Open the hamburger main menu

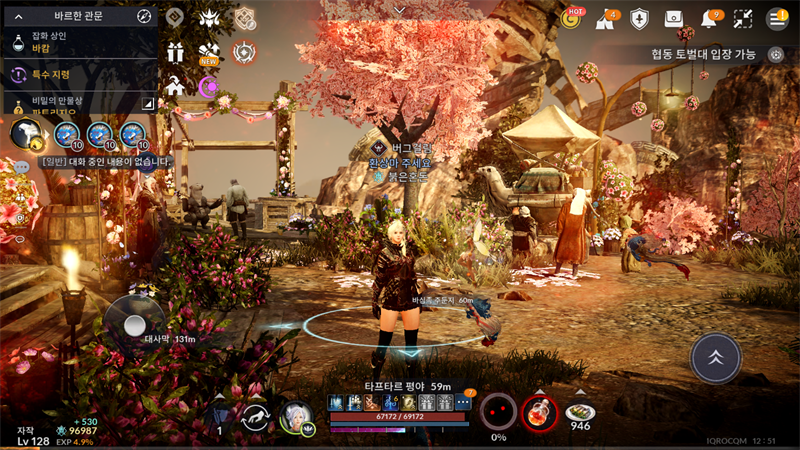(x=777, y=18)
